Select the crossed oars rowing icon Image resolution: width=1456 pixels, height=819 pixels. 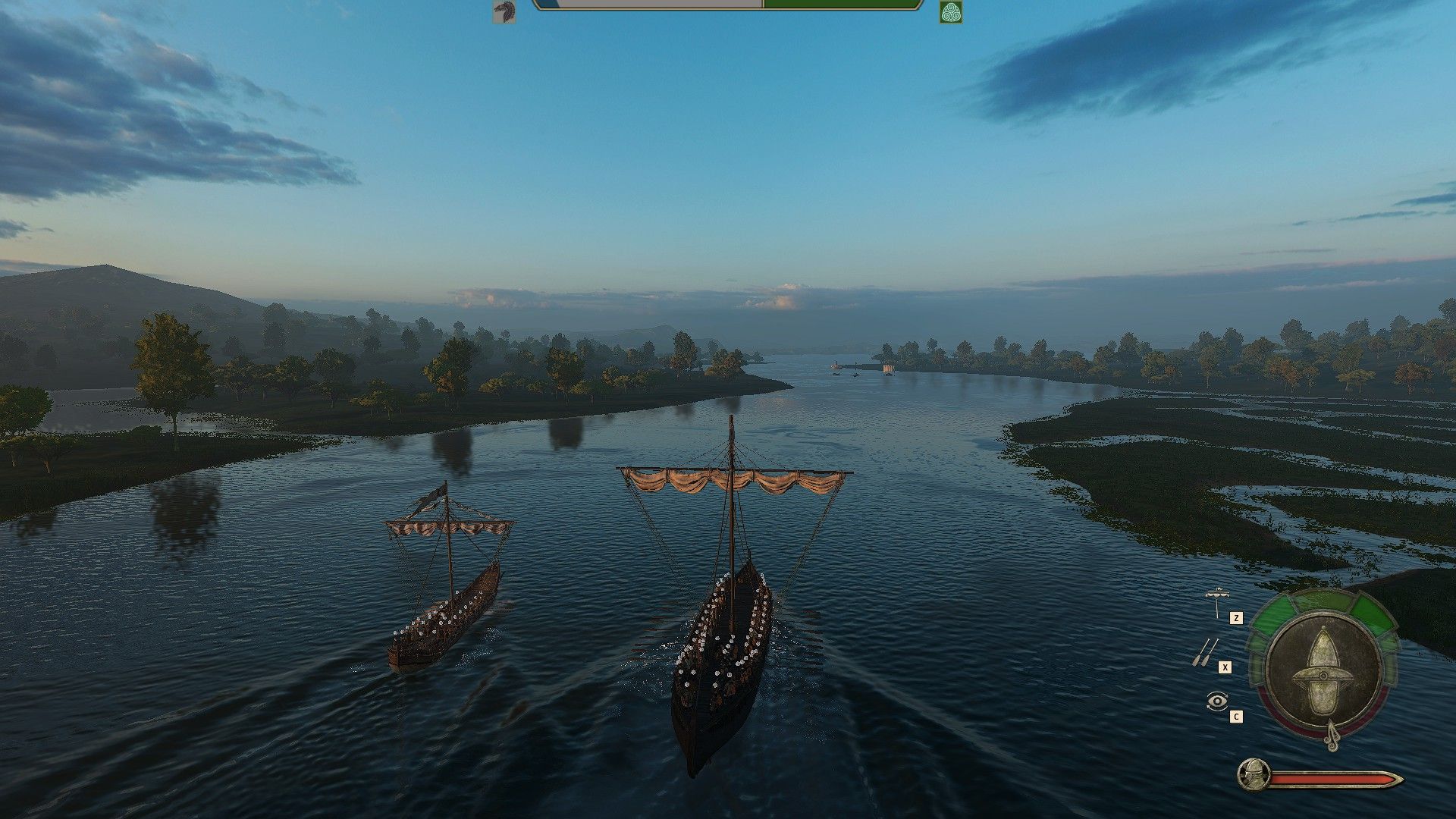click(x=1205, y=652)
